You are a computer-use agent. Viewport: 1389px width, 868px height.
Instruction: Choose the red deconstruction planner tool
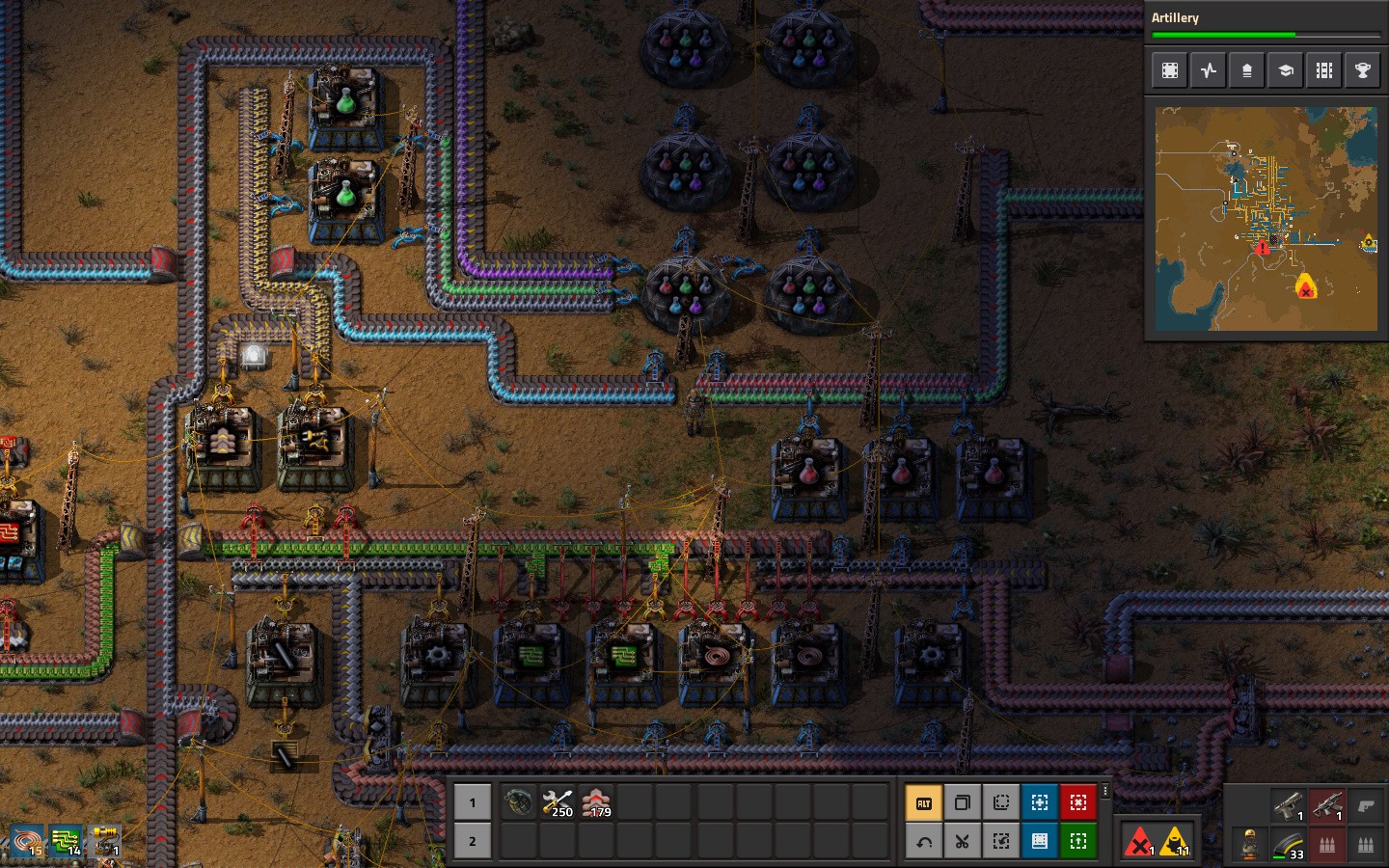coord(1078,802)
